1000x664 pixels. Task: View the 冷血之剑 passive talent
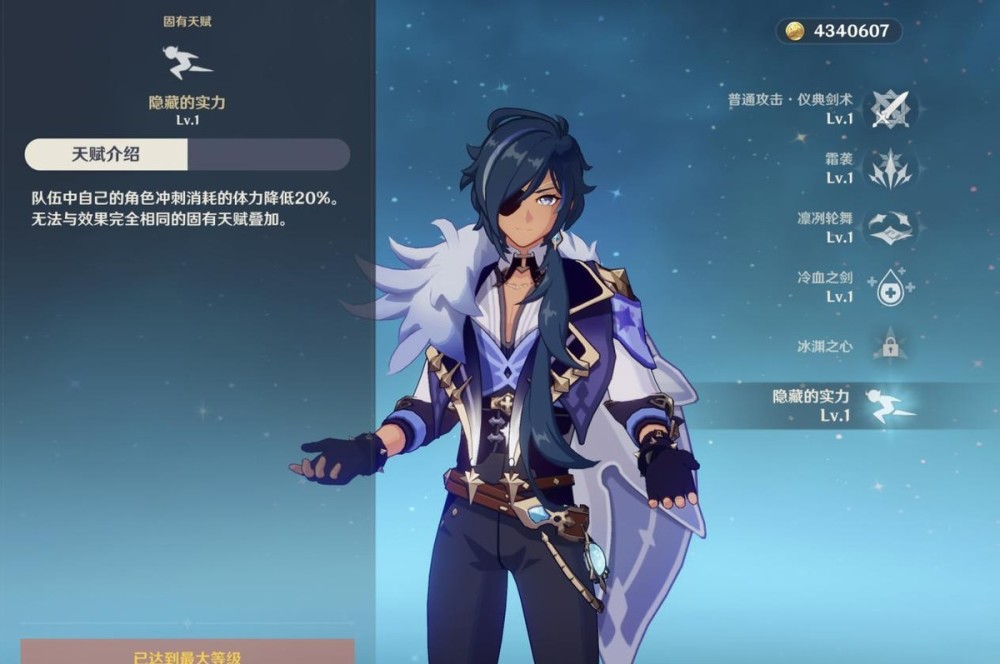pyautogui.click(x=888, y=288)
